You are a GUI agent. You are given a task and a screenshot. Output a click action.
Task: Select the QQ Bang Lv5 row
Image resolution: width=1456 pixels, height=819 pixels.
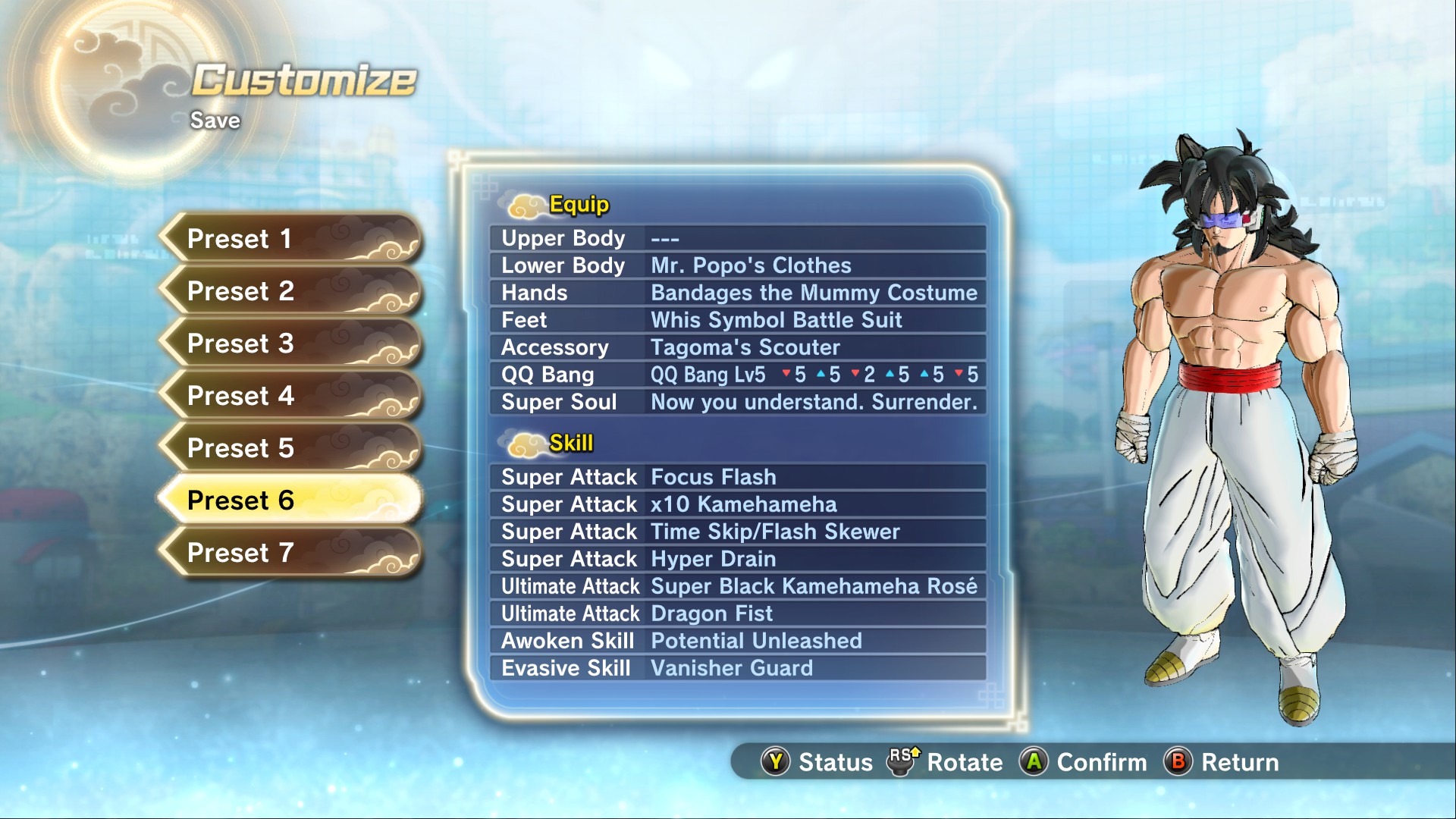[x=738, y=375]
